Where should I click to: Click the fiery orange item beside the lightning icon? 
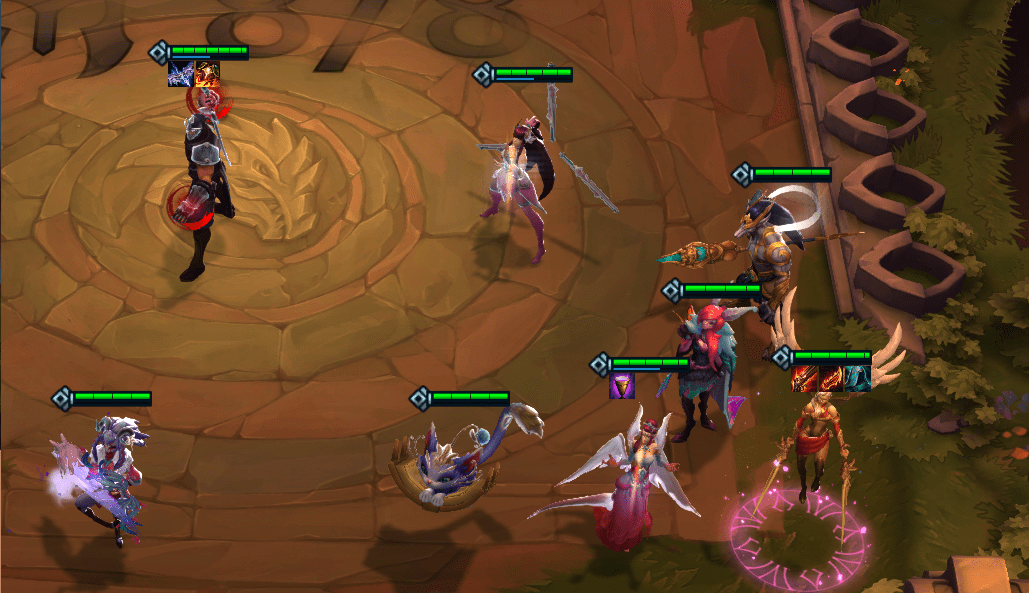click(x=207, y=74)
